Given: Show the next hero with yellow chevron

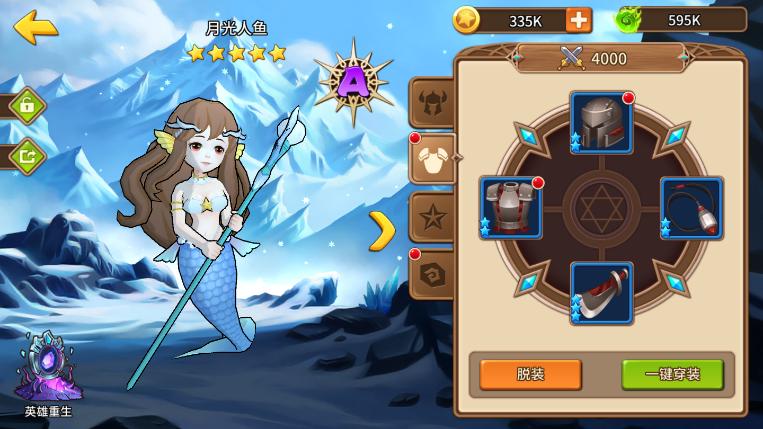Looking at the screenshot, I should coord(382,231).
